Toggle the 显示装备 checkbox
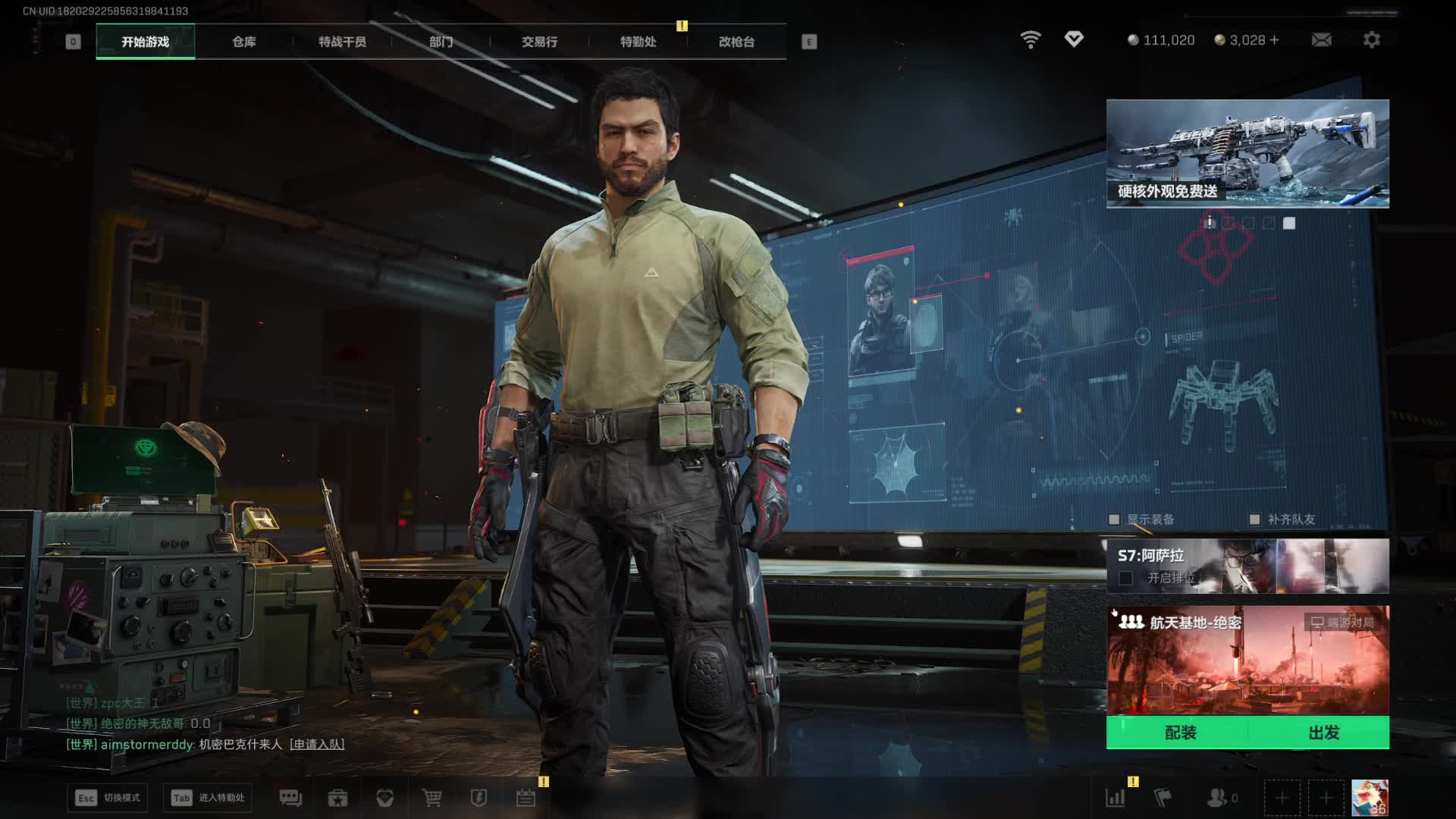The width and height of the screenshot is (1456, 819). [1114, 519]
